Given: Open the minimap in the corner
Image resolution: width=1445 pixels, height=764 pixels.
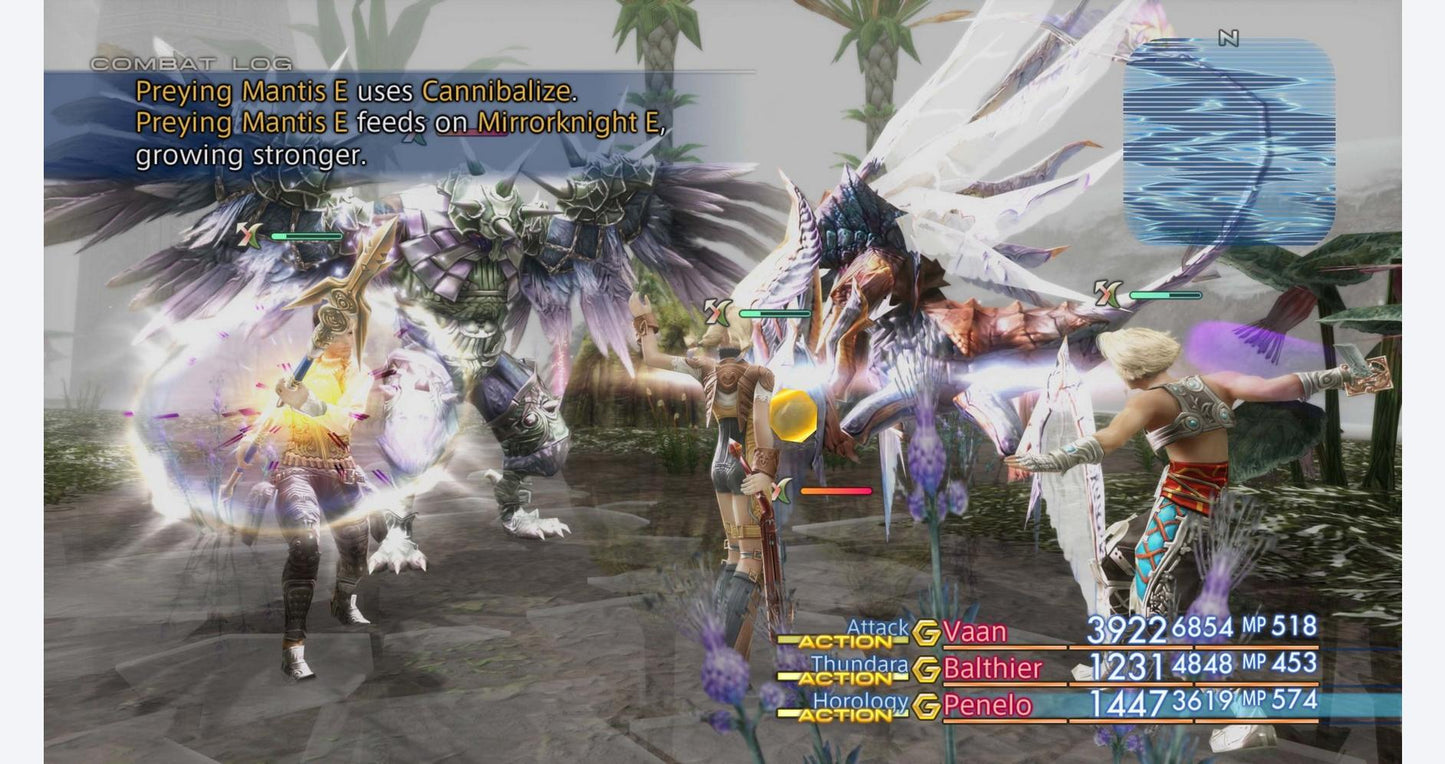Looking at the screenshot, I should (x=1229, y=142).
